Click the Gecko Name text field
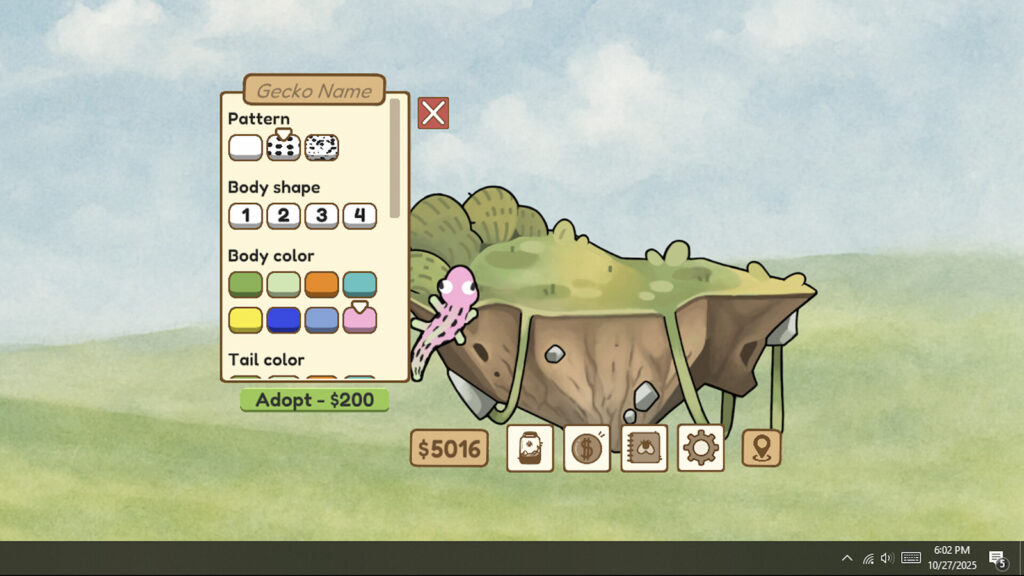This screenshot has width=1024, height=576. 314,90
